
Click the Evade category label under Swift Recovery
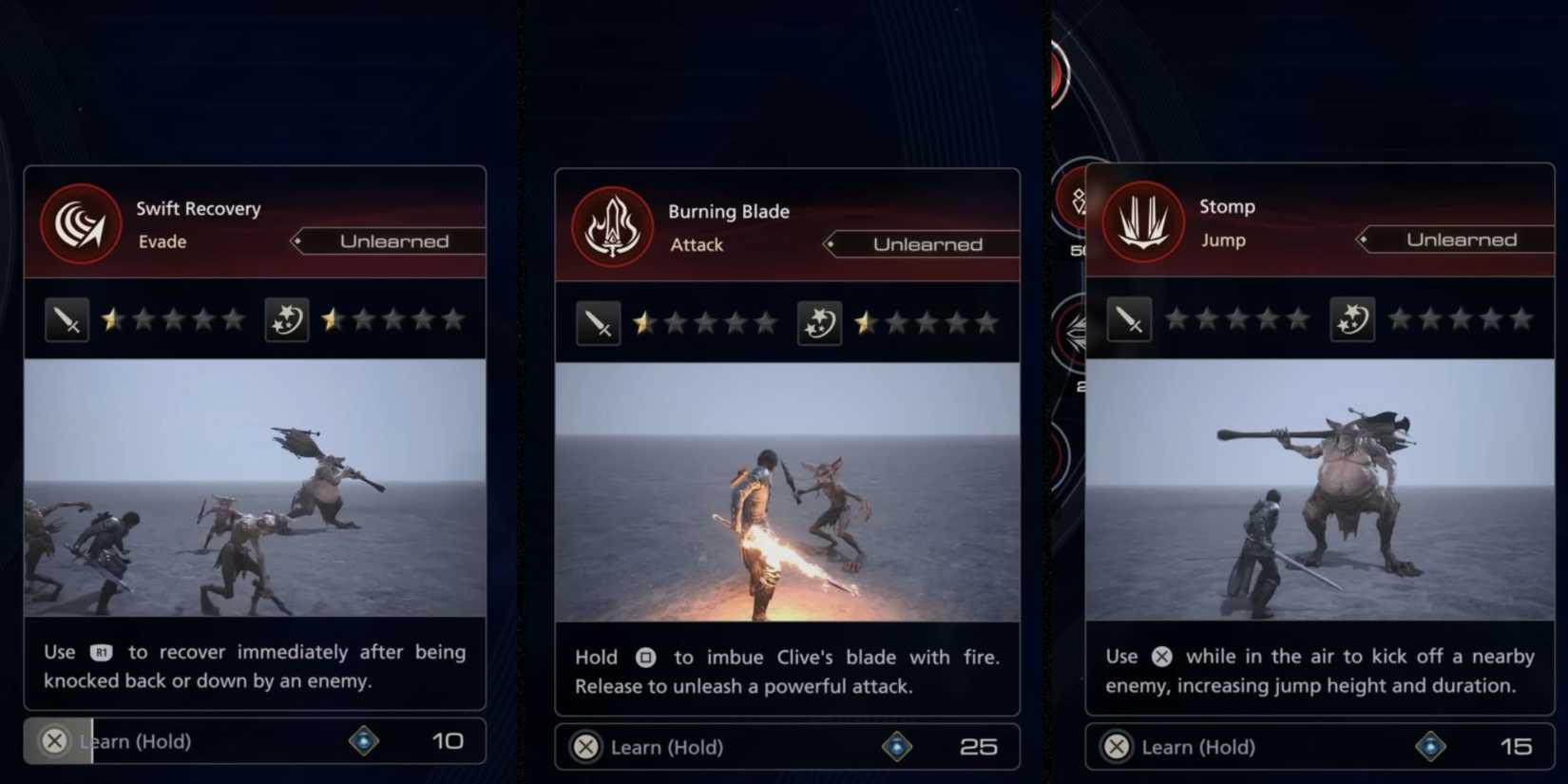coord(162,241)
